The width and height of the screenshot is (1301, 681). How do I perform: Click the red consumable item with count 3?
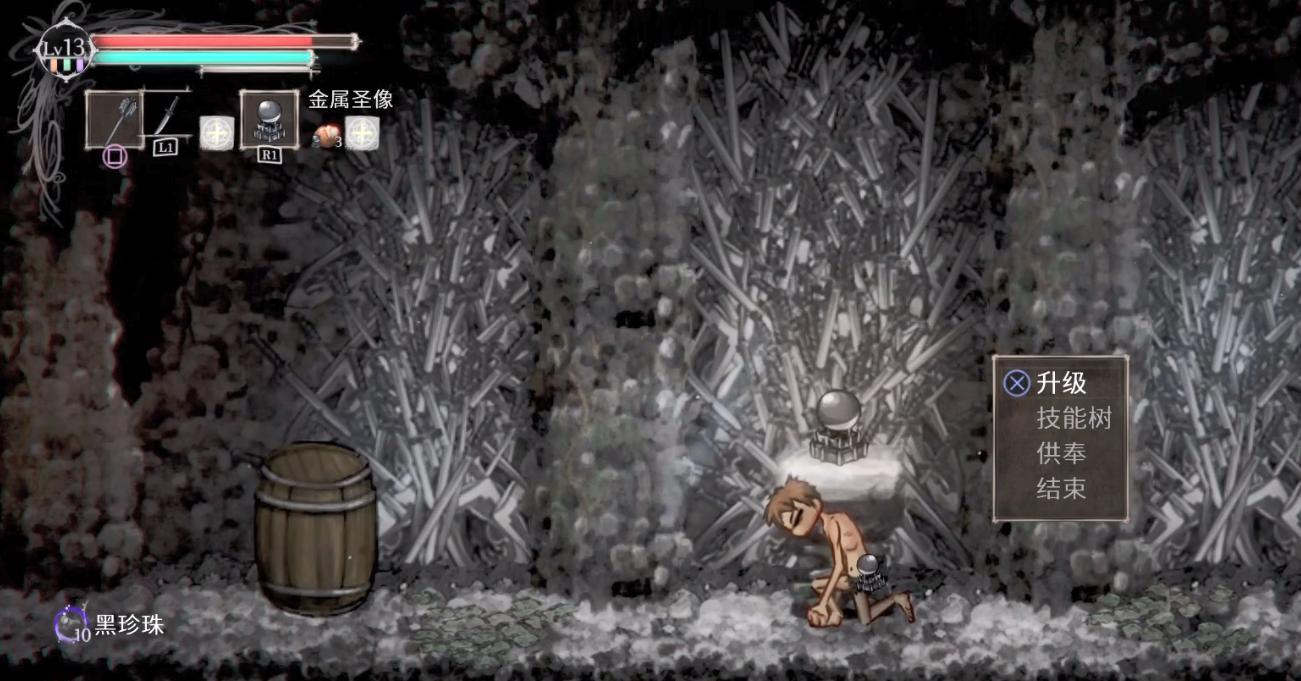(327, 133)
